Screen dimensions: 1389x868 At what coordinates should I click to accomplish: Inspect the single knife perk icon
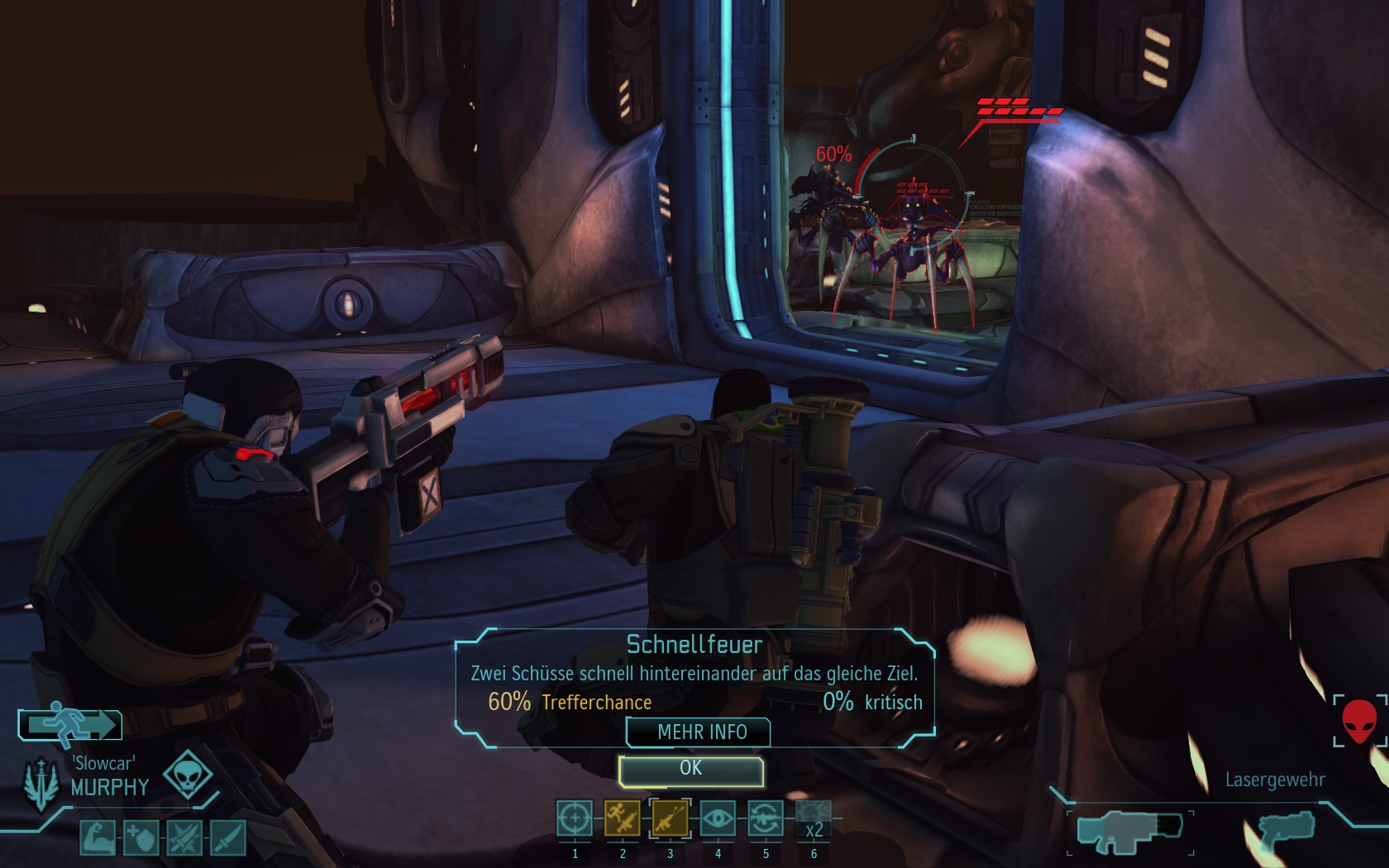tap(228, 837)
